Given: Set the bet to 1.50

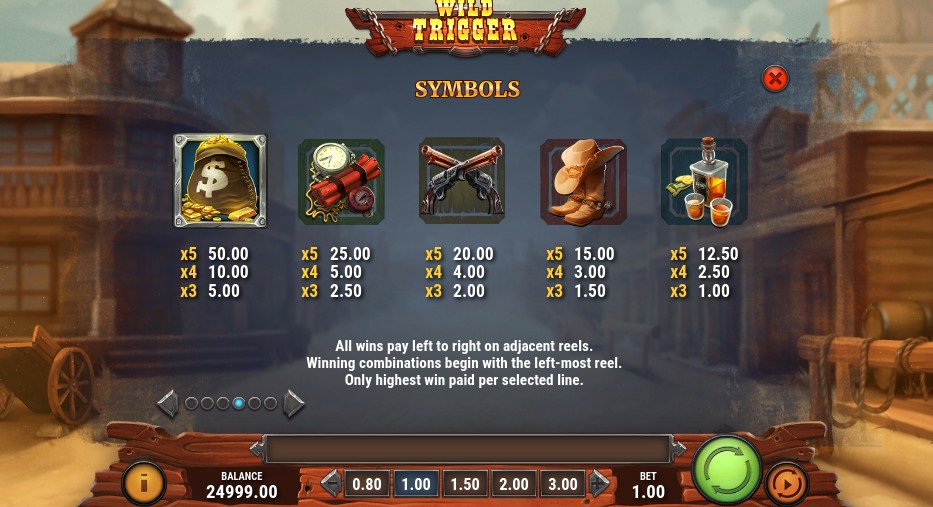Looking at the screenshot, I should (465, 484).
